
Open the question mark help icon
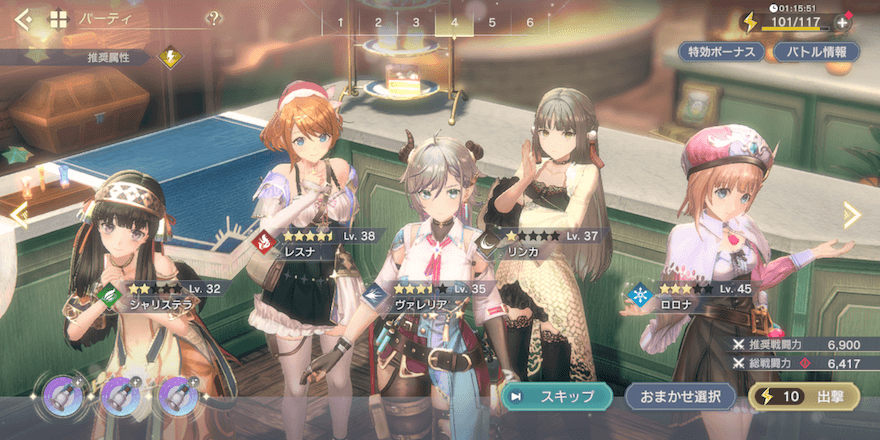pos(214,17)
